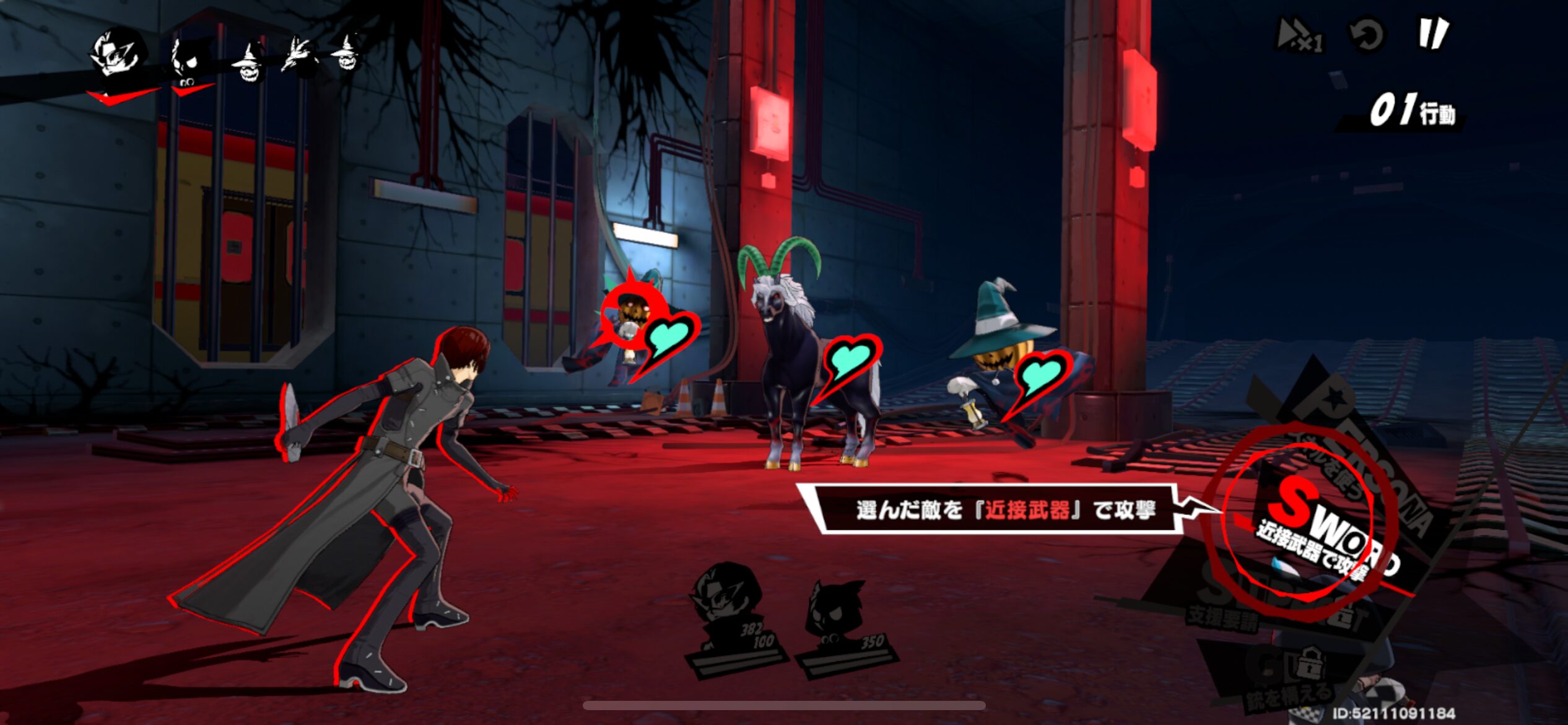This screenshot has height=725, width=1568.
Task: Tap the first turn-order portrait of Joker
Action: pyautogui.click(x=119, y=56)
